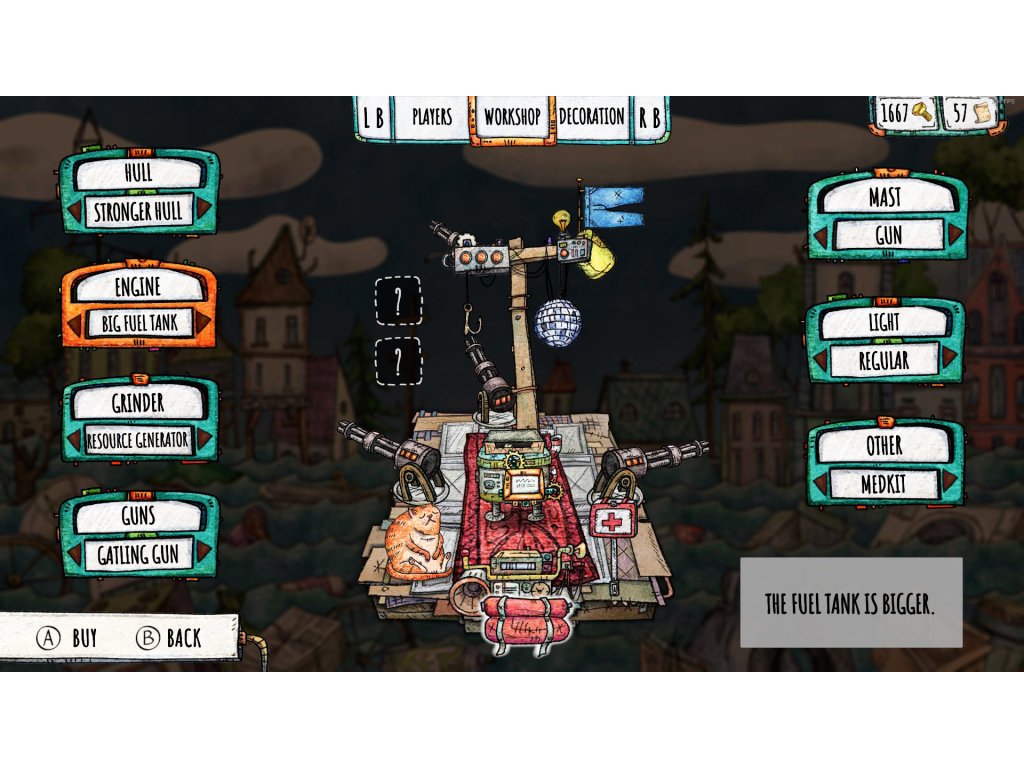This screenshot has width=1024, height=768.
Task: Switch to the Decoration tab
Action: click(591, 117)
